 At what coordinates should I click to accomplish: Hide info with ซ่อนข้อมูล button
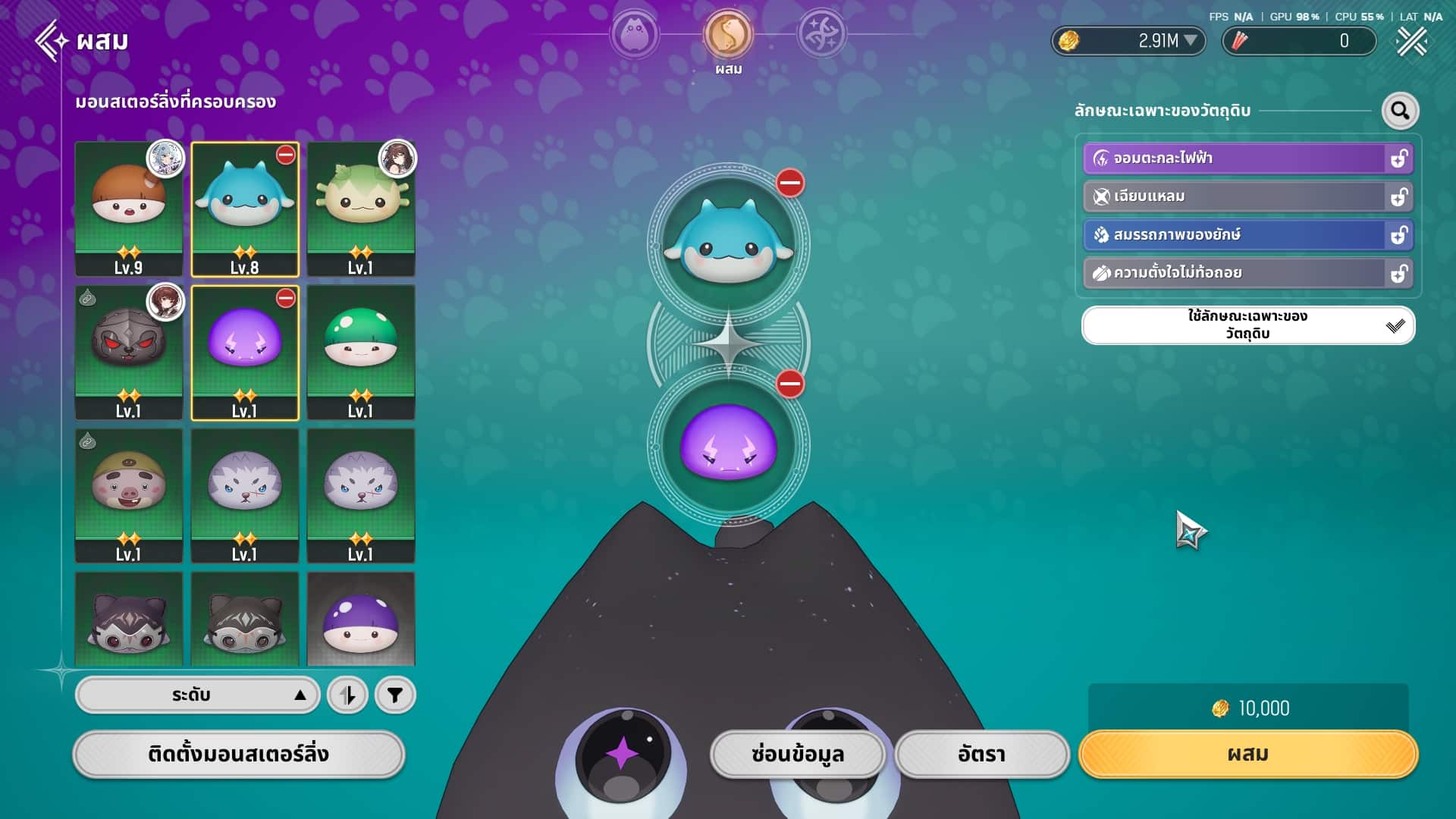tap(797, 754)
